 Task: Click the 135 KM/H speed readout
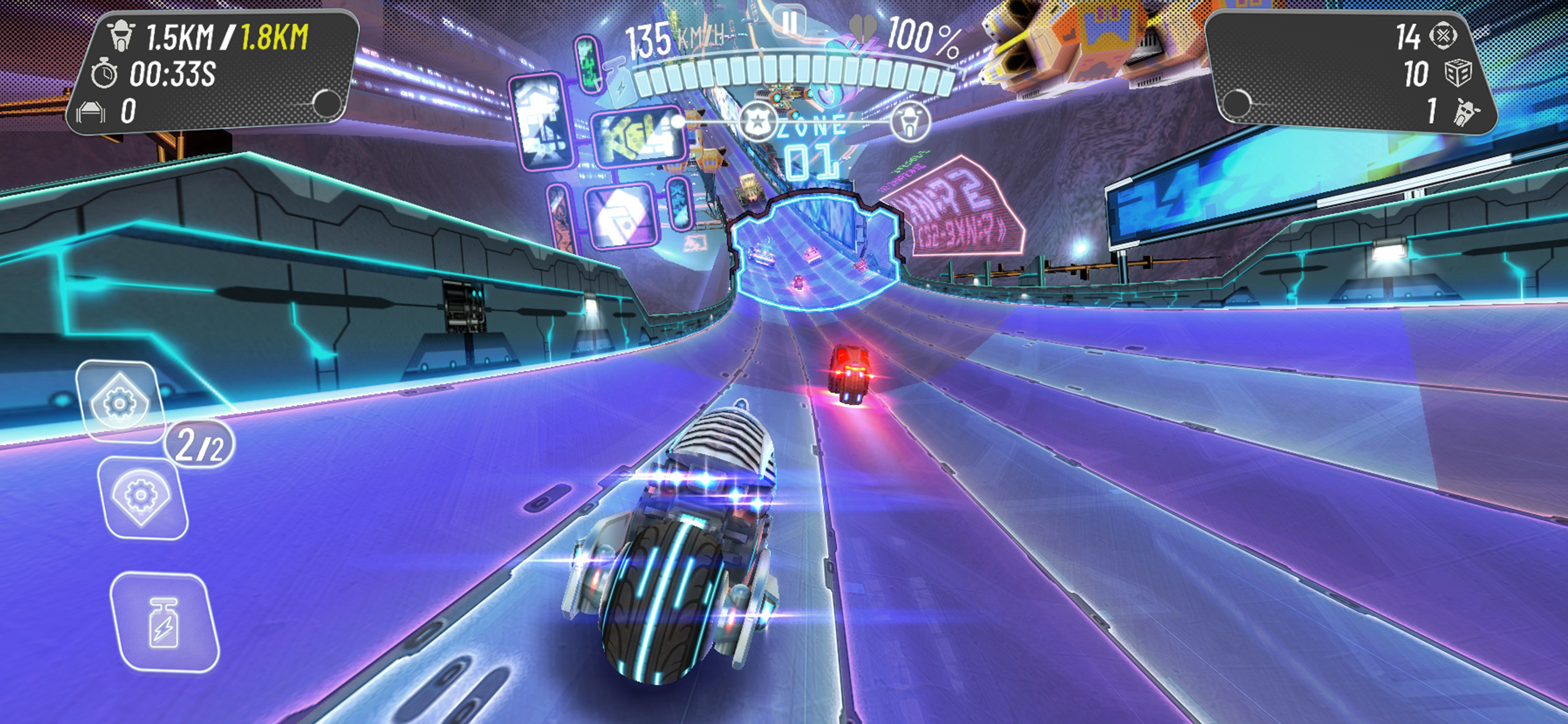tap(663, 37)
